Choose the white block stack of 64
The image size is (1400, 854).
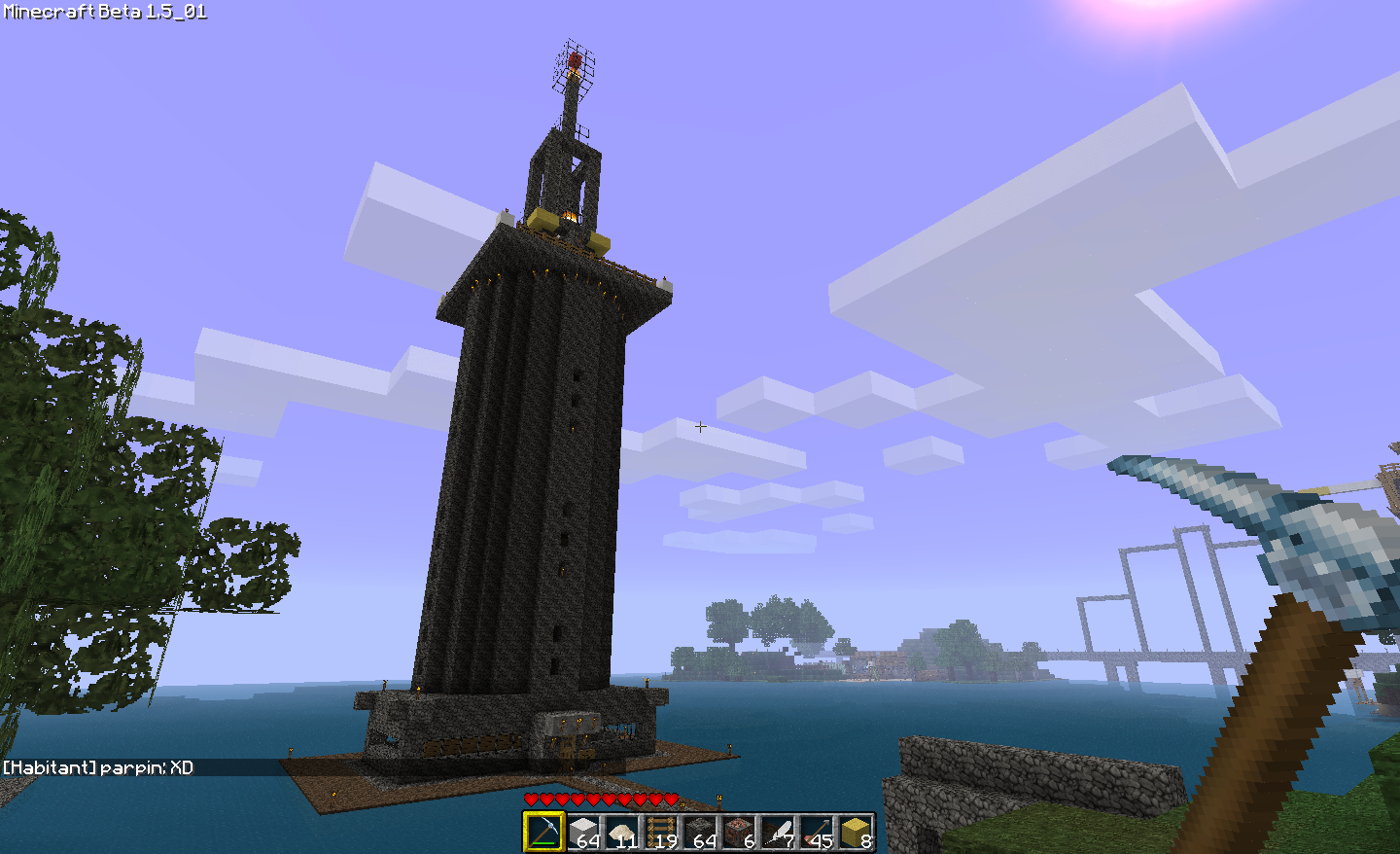583,833
